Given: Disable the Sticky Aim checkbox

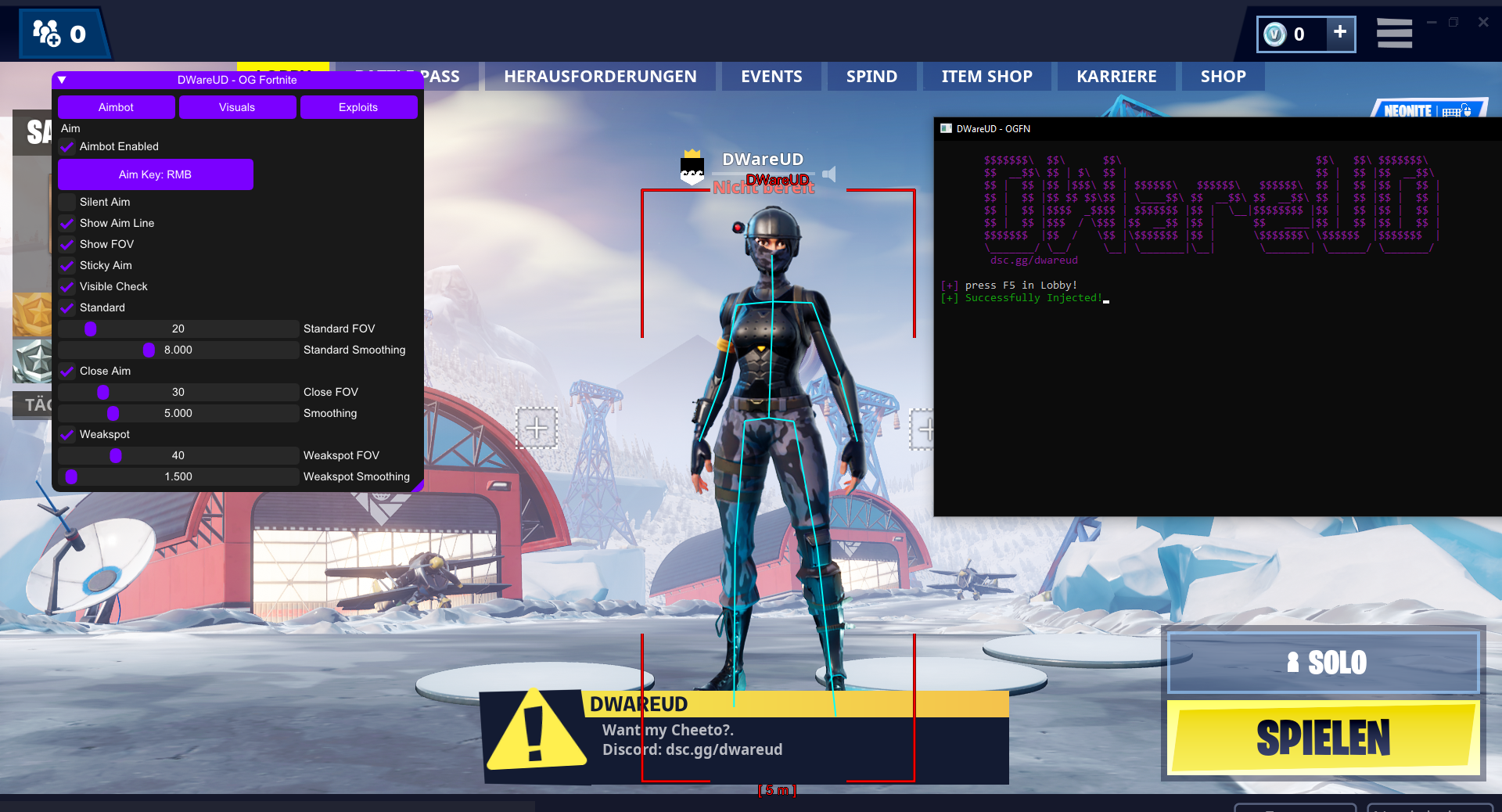Looking at the screenshot, I should pos(67,265).
